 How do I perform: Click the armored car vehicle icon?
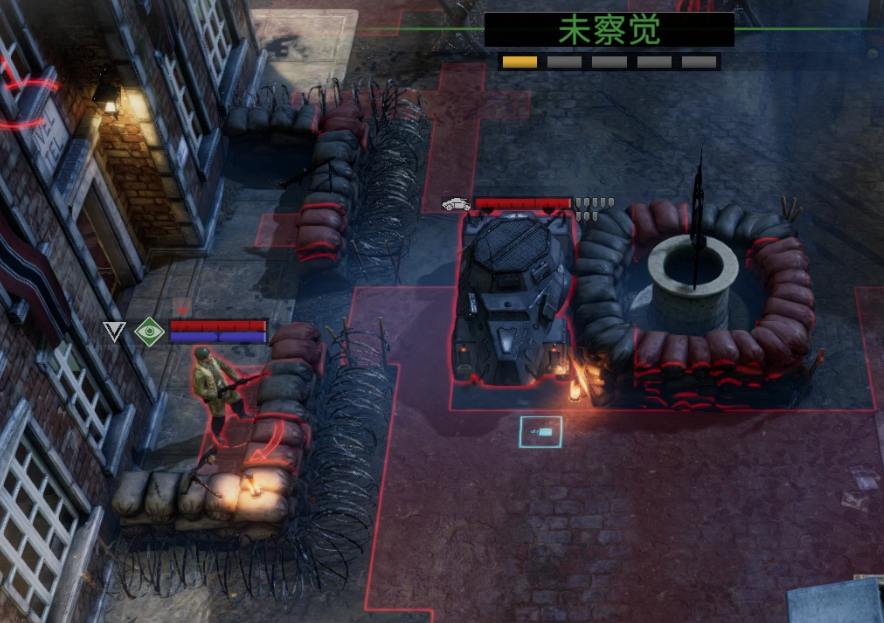pos(456,204)
